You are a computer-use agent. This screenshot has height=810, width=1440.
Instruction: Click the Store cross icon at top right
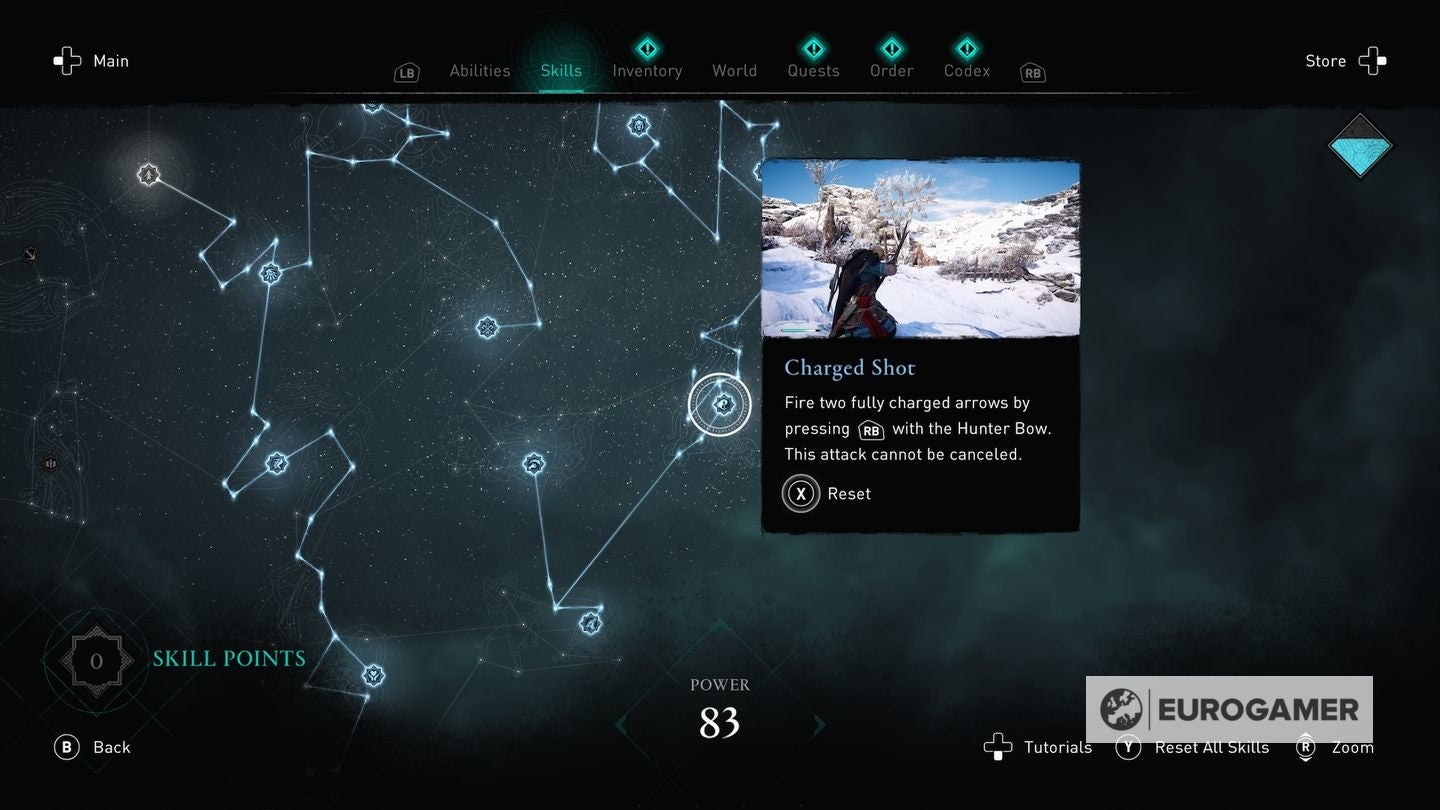click(1372, 61)
